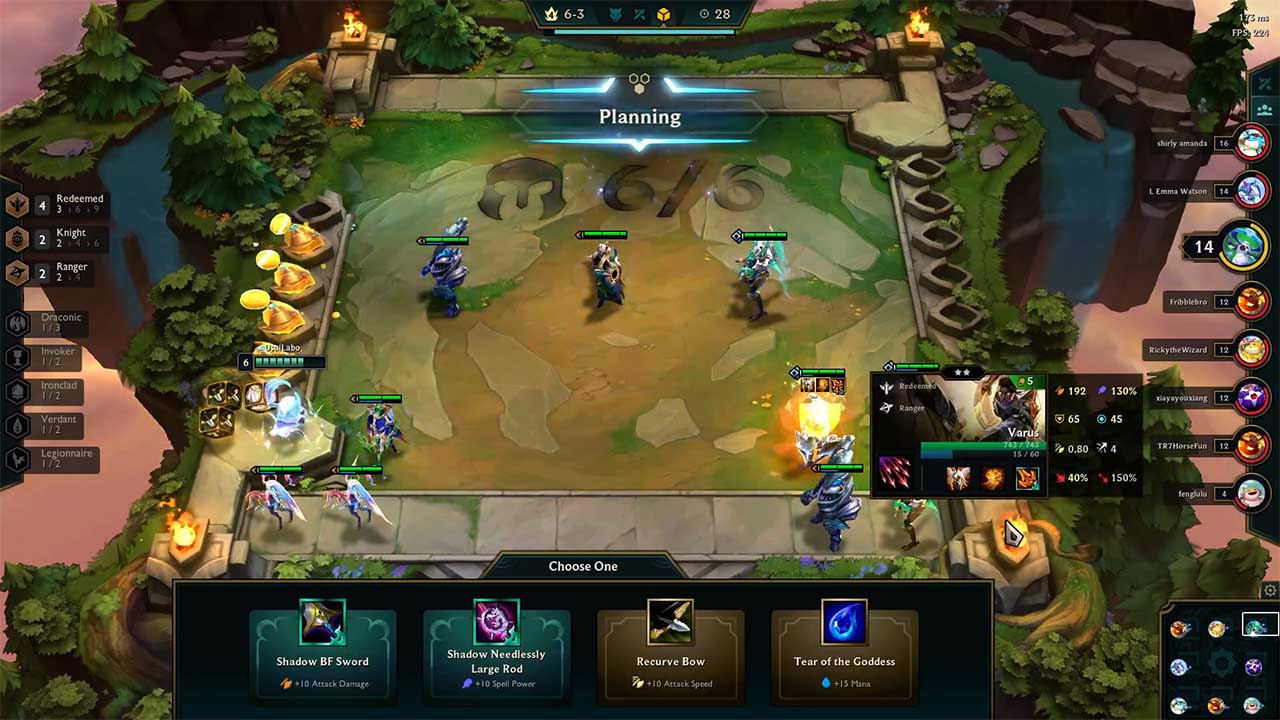1280x720 pixels.
Task: Click the loot orb cube icon on top bar
Action: coord(666,15)
